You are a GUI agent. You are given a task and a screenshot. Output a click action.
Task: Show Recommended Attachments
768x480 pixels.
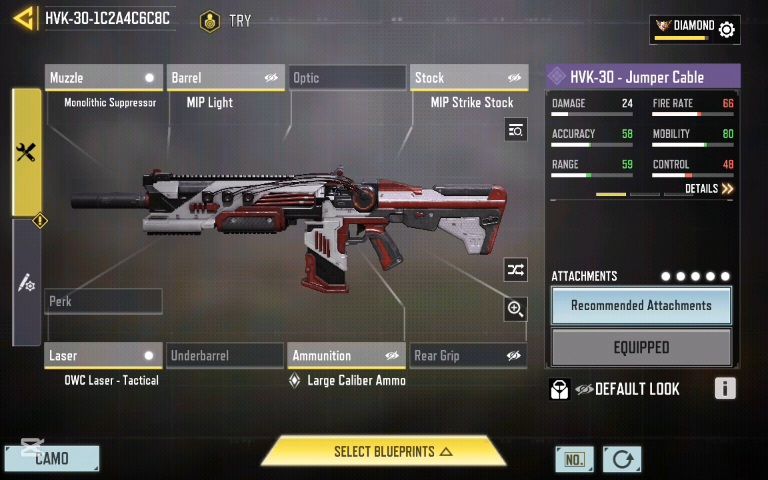[x=641, y=306]
